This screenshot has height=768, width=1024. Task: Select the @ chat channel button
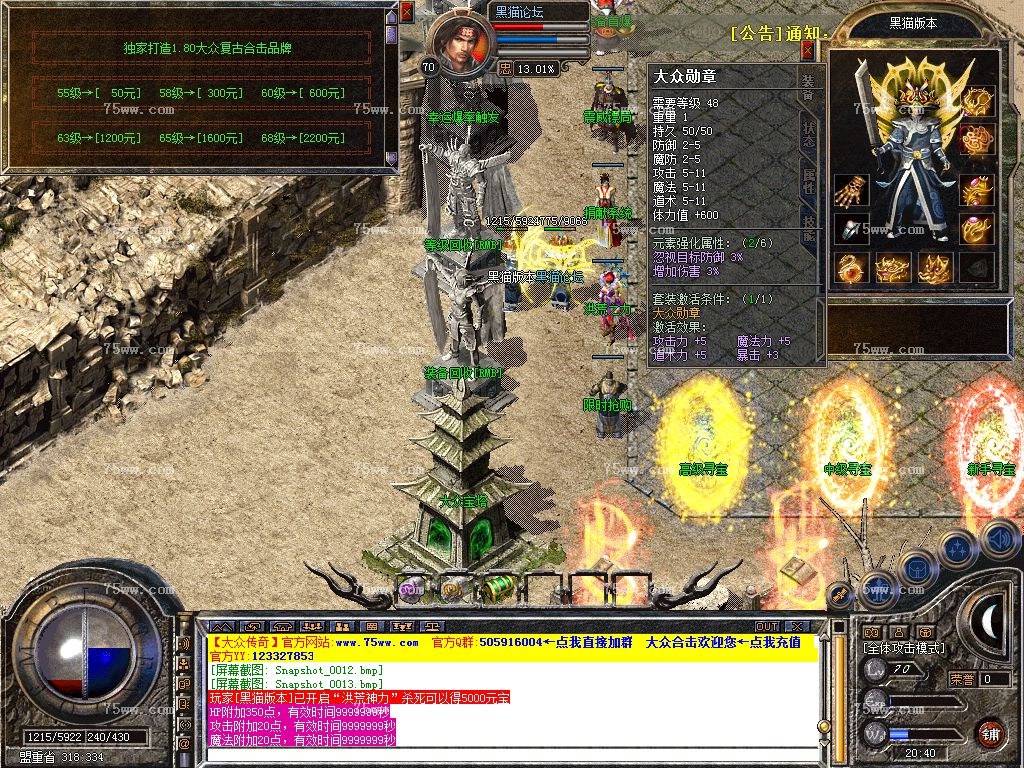pyautogui.click(x=184, y=744)
